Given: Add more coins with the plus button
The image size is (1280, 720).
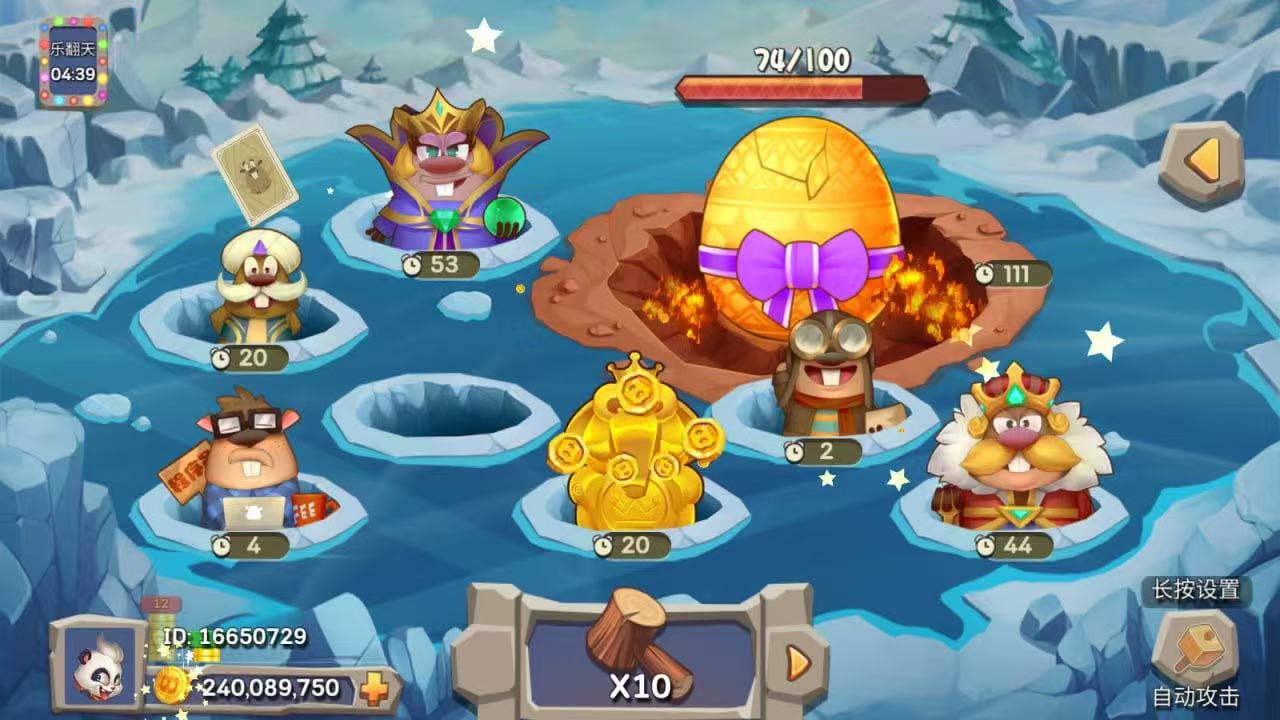Looking at the screenshot, I should click(374, 689).
